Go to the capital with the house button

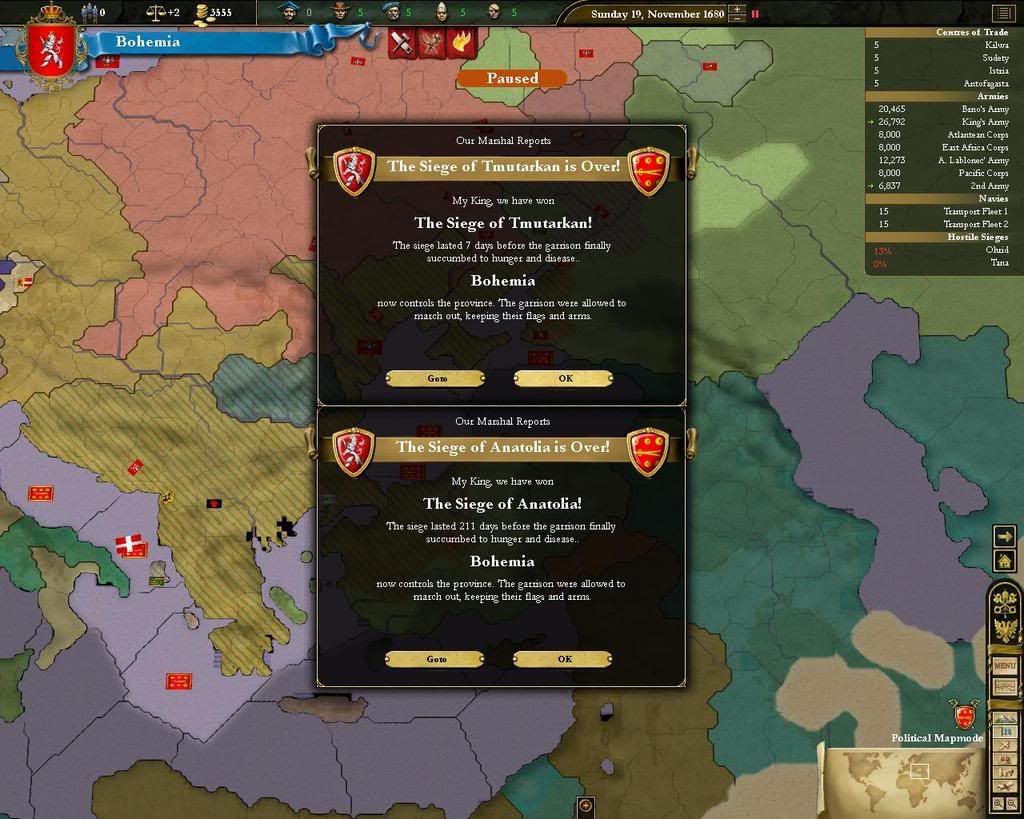pos(1004,561)
